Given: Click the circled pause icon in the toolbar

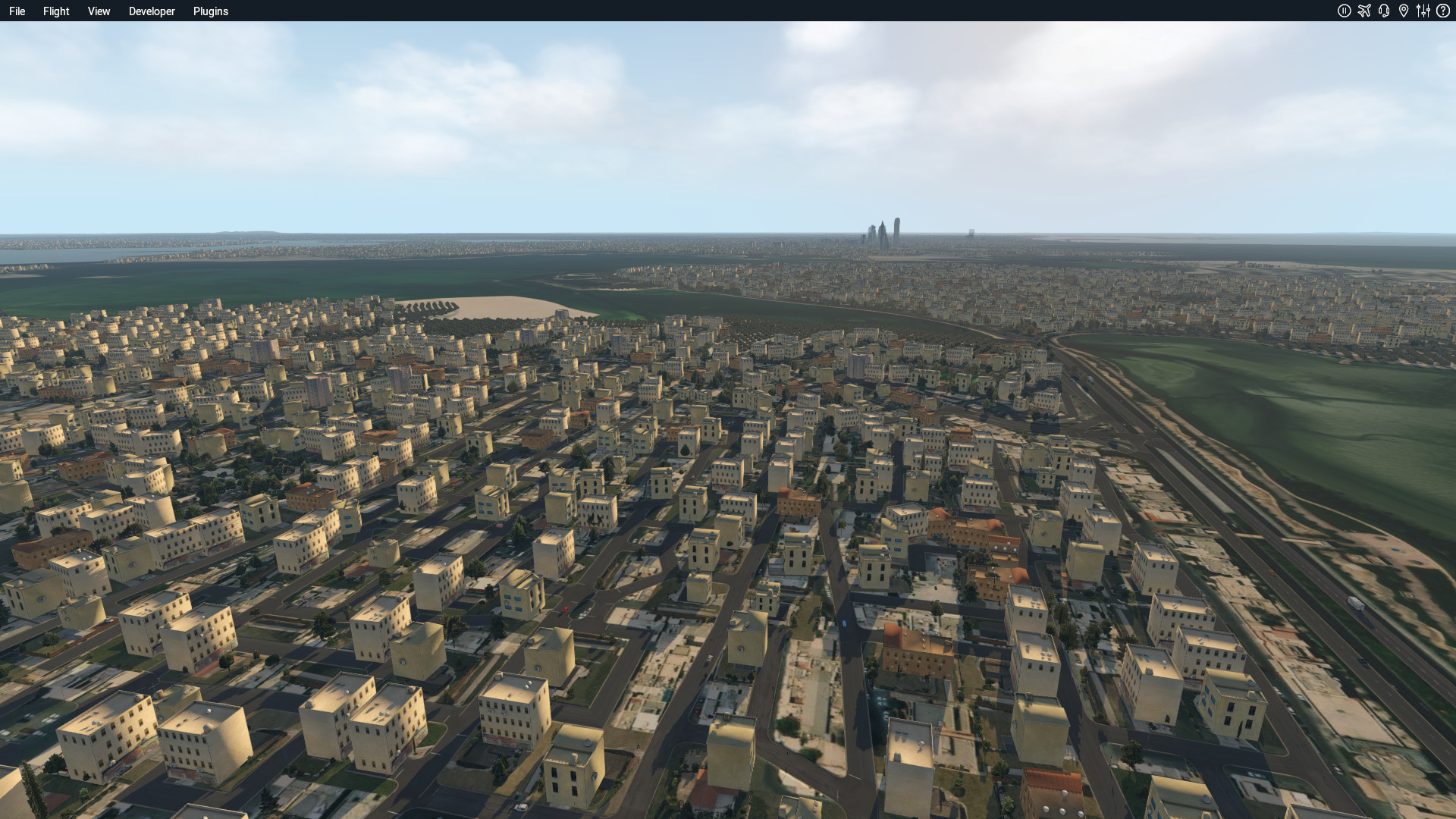Looking at the screenshot, I should (1345, 11).
